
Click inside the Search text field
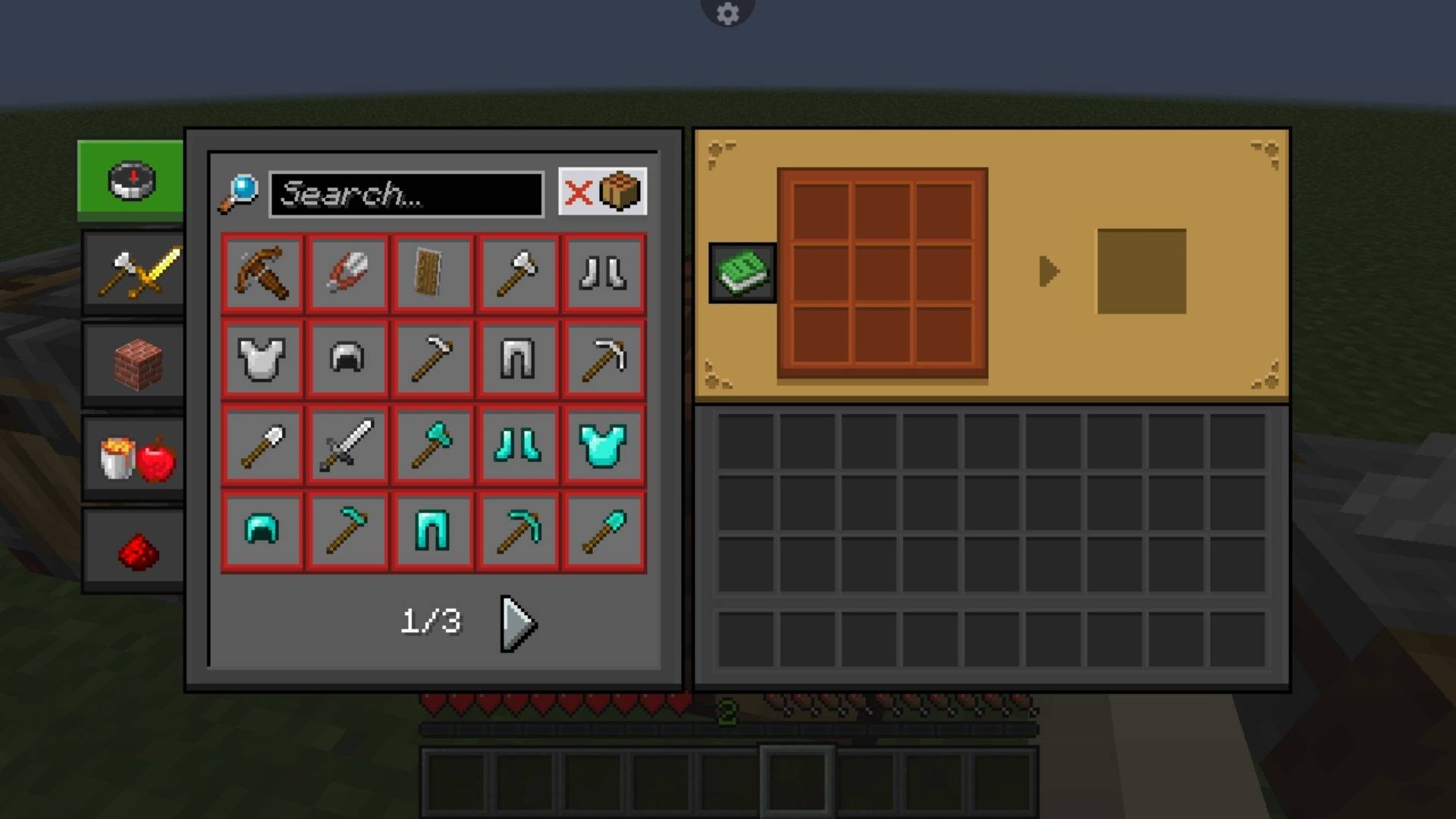pyautogui.click(x=406, y=193)
